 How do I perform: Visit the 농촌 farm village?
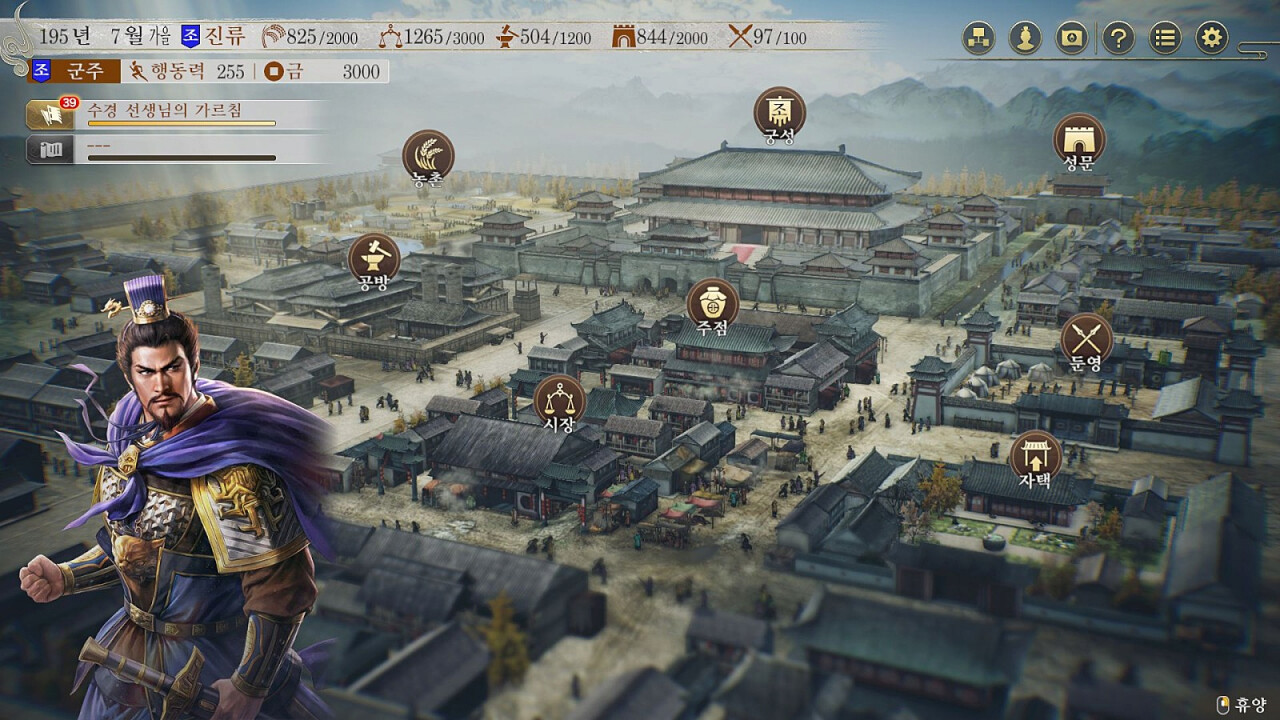[428, 156]
